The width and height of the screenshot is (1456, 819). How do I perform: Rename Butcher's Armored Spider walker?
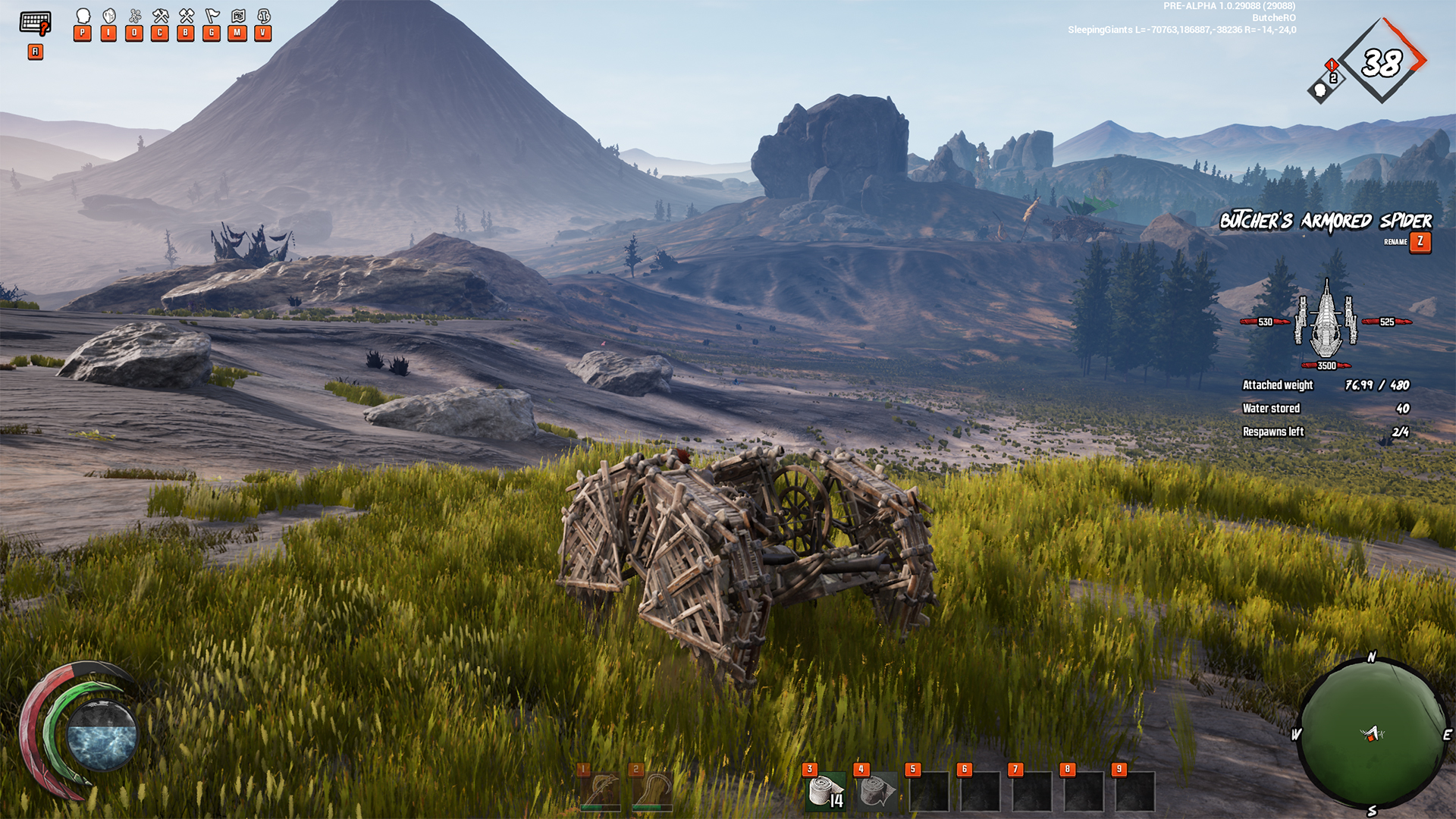click(1420, 242)
